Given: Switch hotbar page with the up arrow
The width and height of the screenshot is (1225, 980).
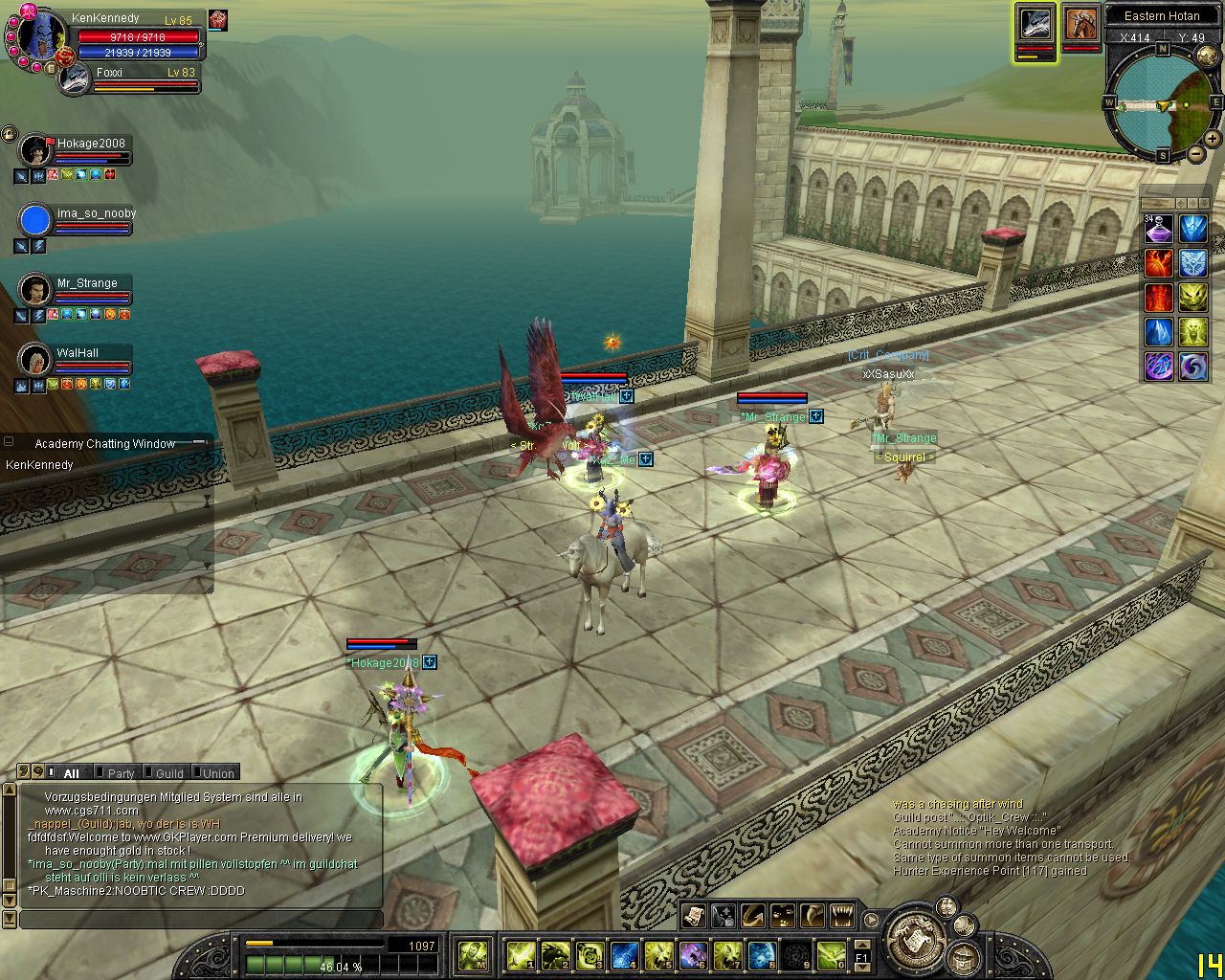Looking at the screenshot, I should [861, 946].
